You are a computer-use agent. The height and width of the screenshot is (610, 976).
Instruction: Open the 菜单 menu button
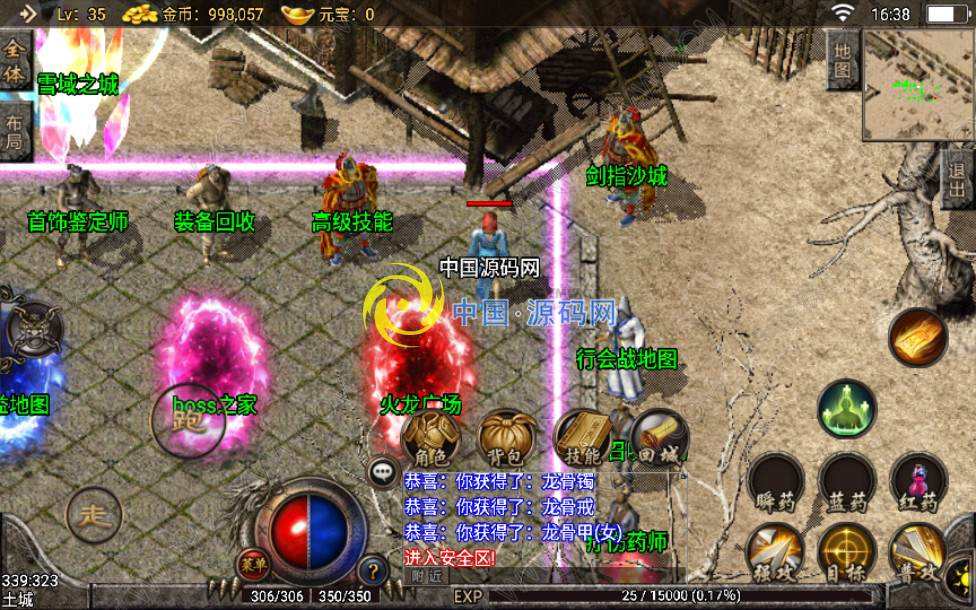252,563
